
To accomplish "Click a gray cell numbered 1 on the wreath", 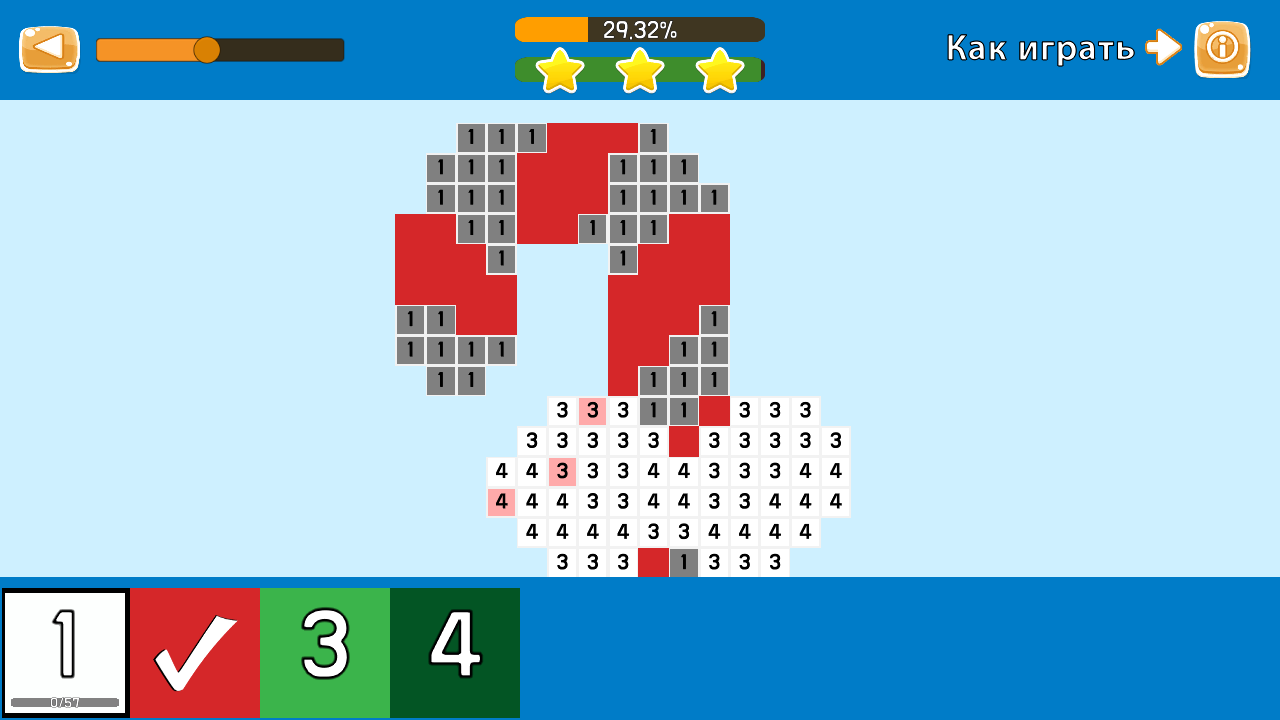I will click(470, 137).
